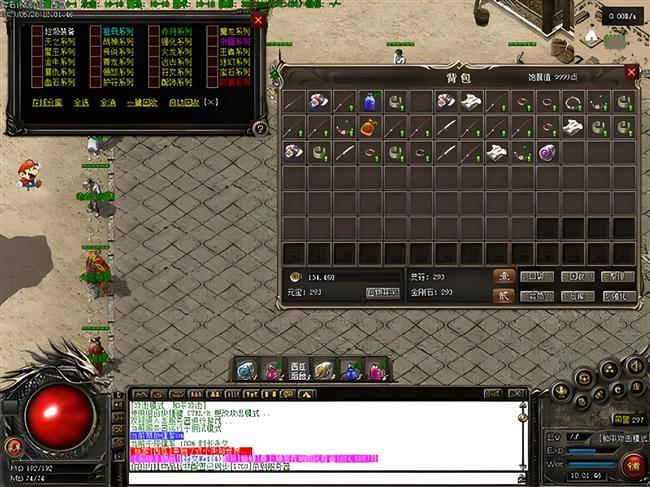Click the 贰 page button in backpack
This screenshot has width=650, height=487.
[x=503, y=295]
